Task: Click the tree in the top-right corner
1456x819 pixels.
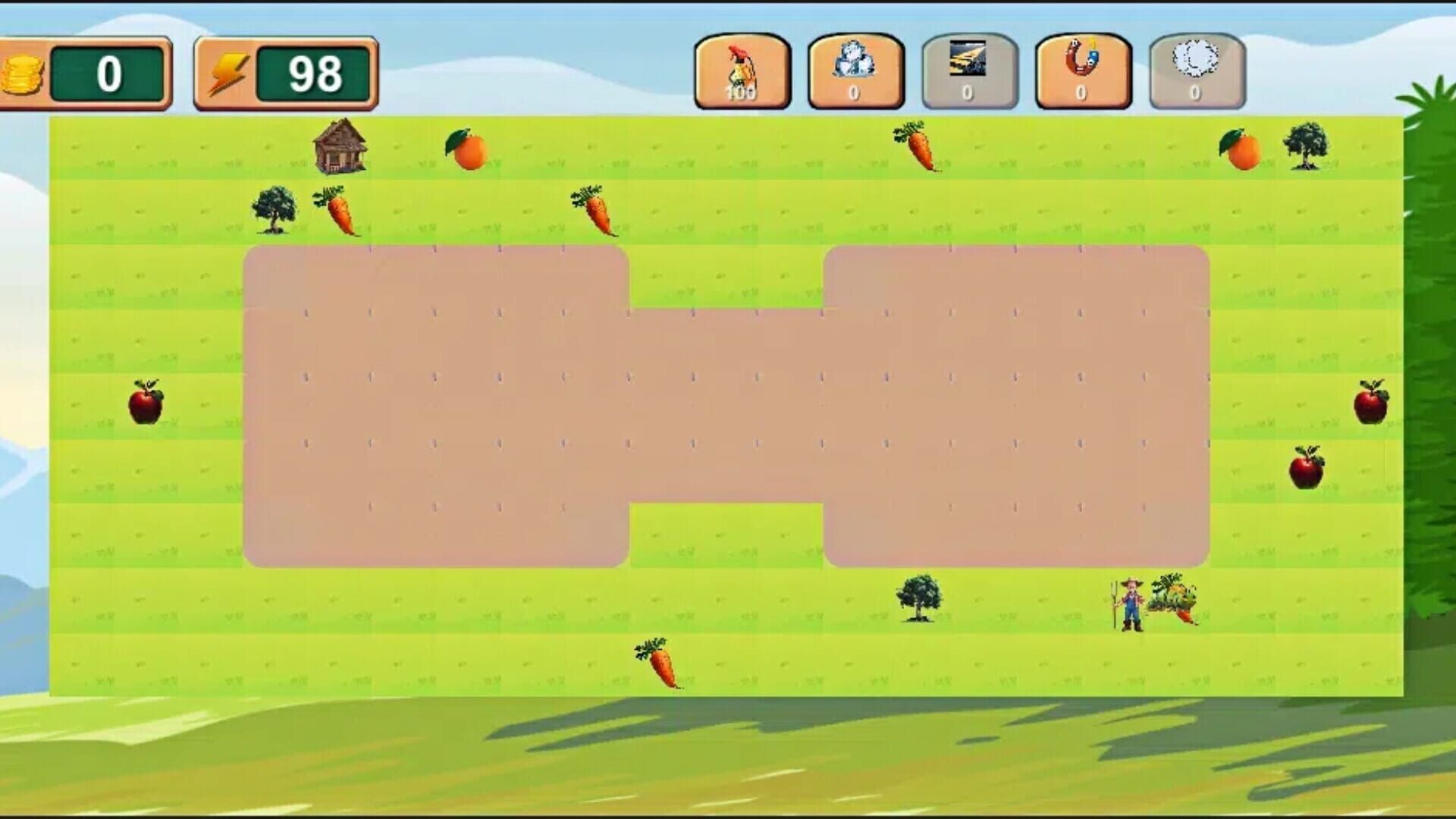Action: click(x=1308, y=148)
